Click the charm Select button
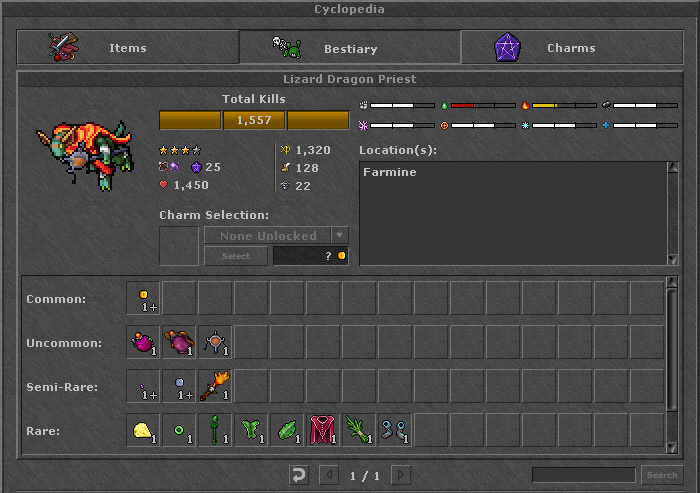Screen dimensions: 700x493 [x=235, y=256]
